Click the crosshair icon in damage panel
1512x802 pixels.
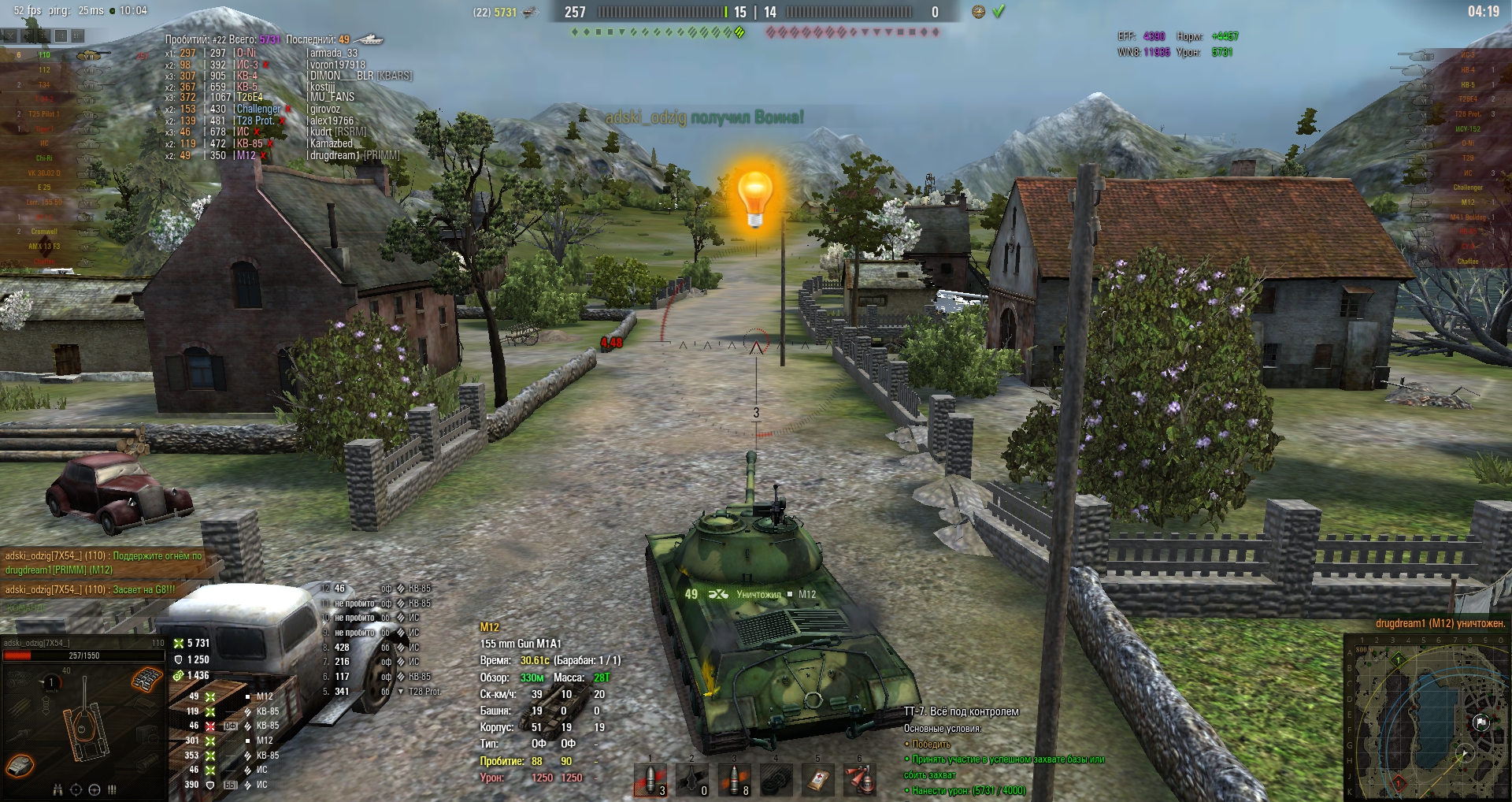[76, 789]
